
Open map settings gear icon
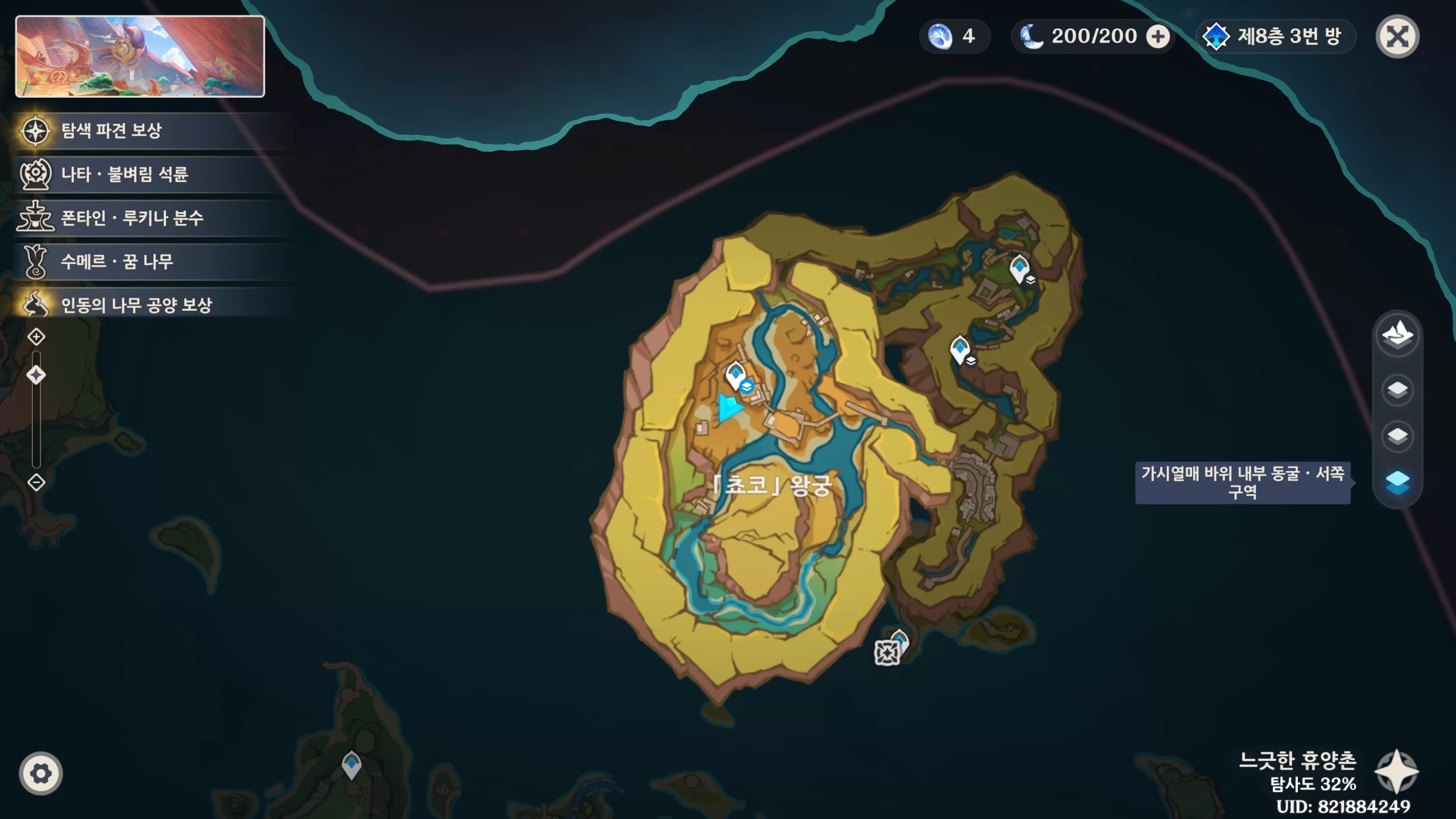pyautogui.click(x=41, y=773)
